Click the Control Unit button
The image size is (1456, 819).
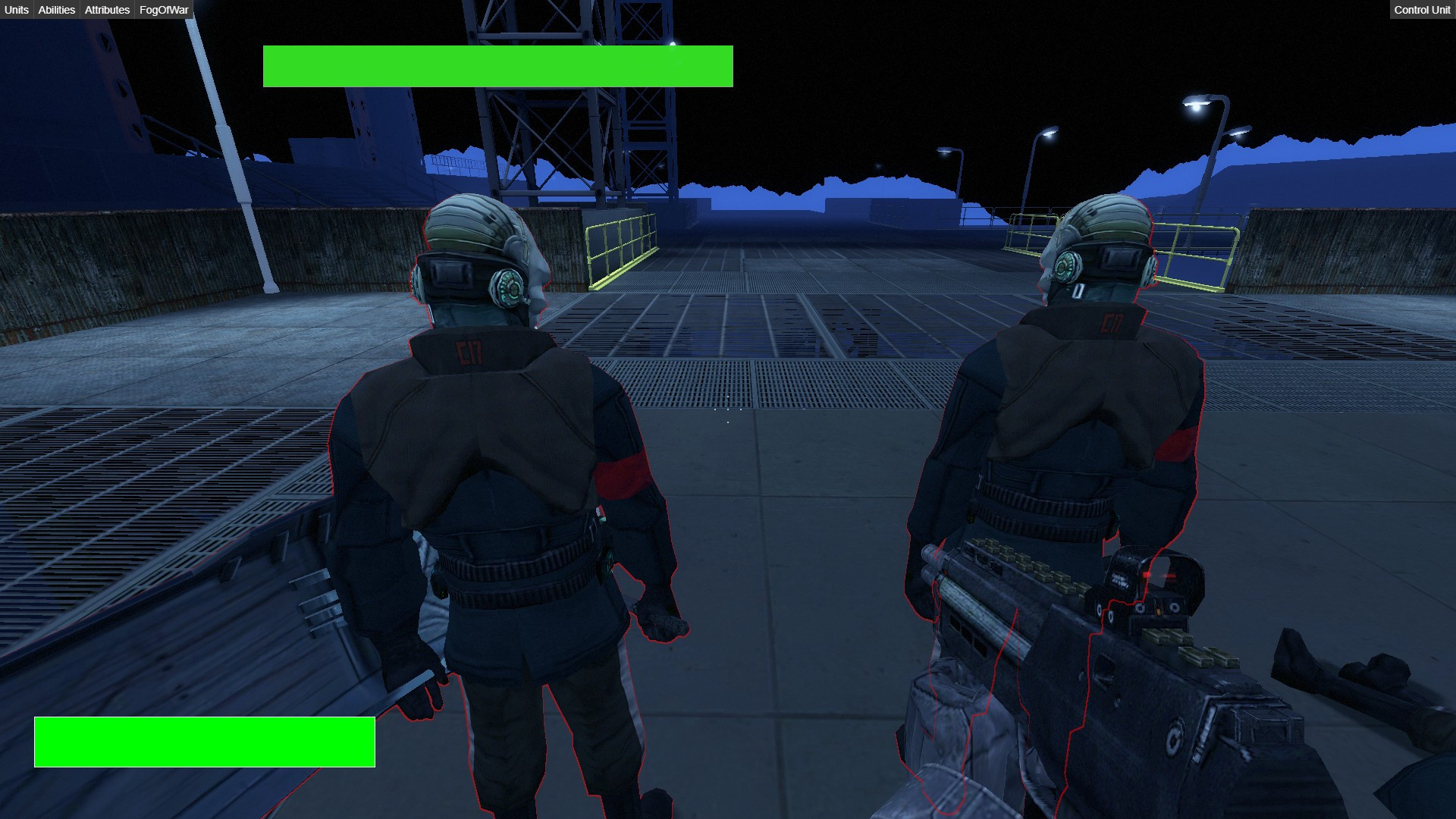[1422, 10]
